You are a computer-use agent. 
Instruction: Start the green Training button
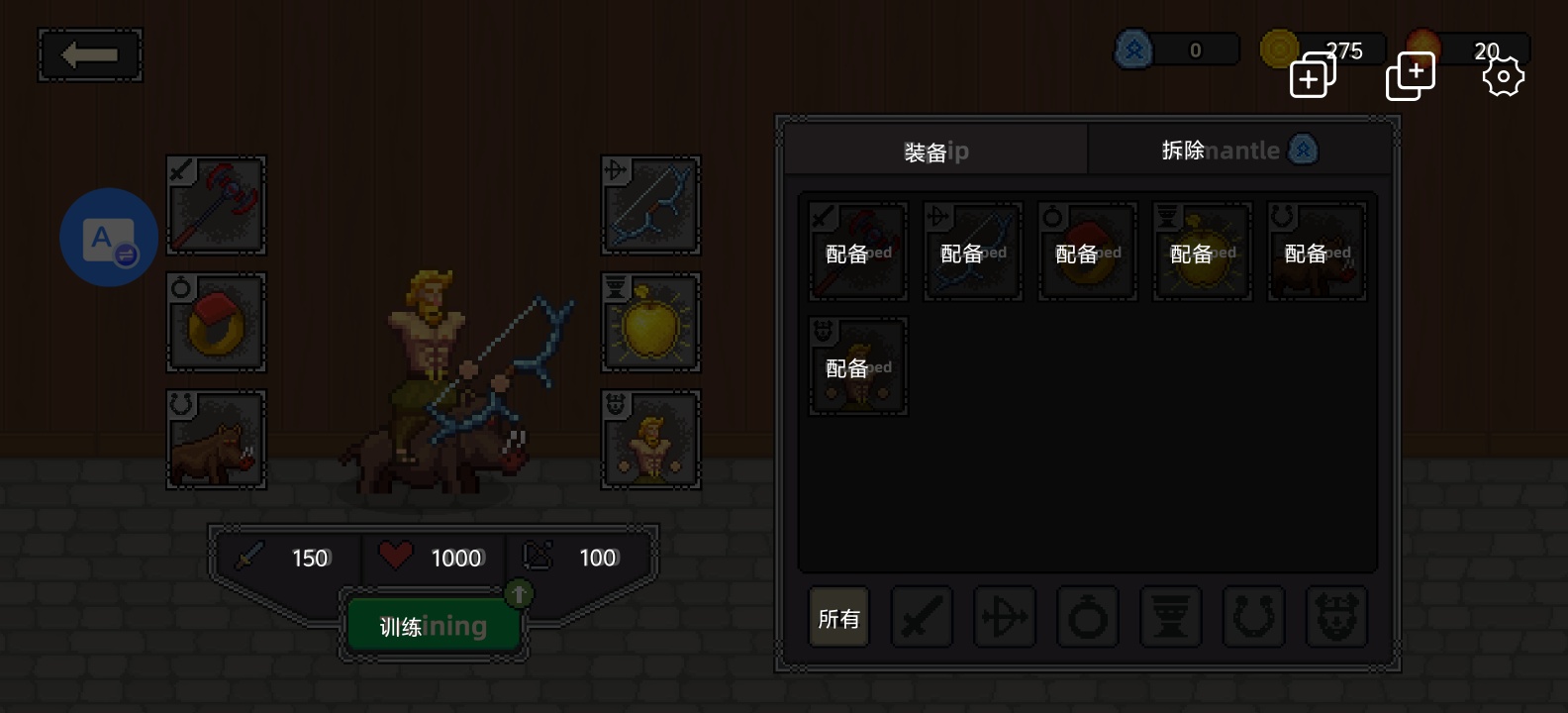[x=434, y=626]
